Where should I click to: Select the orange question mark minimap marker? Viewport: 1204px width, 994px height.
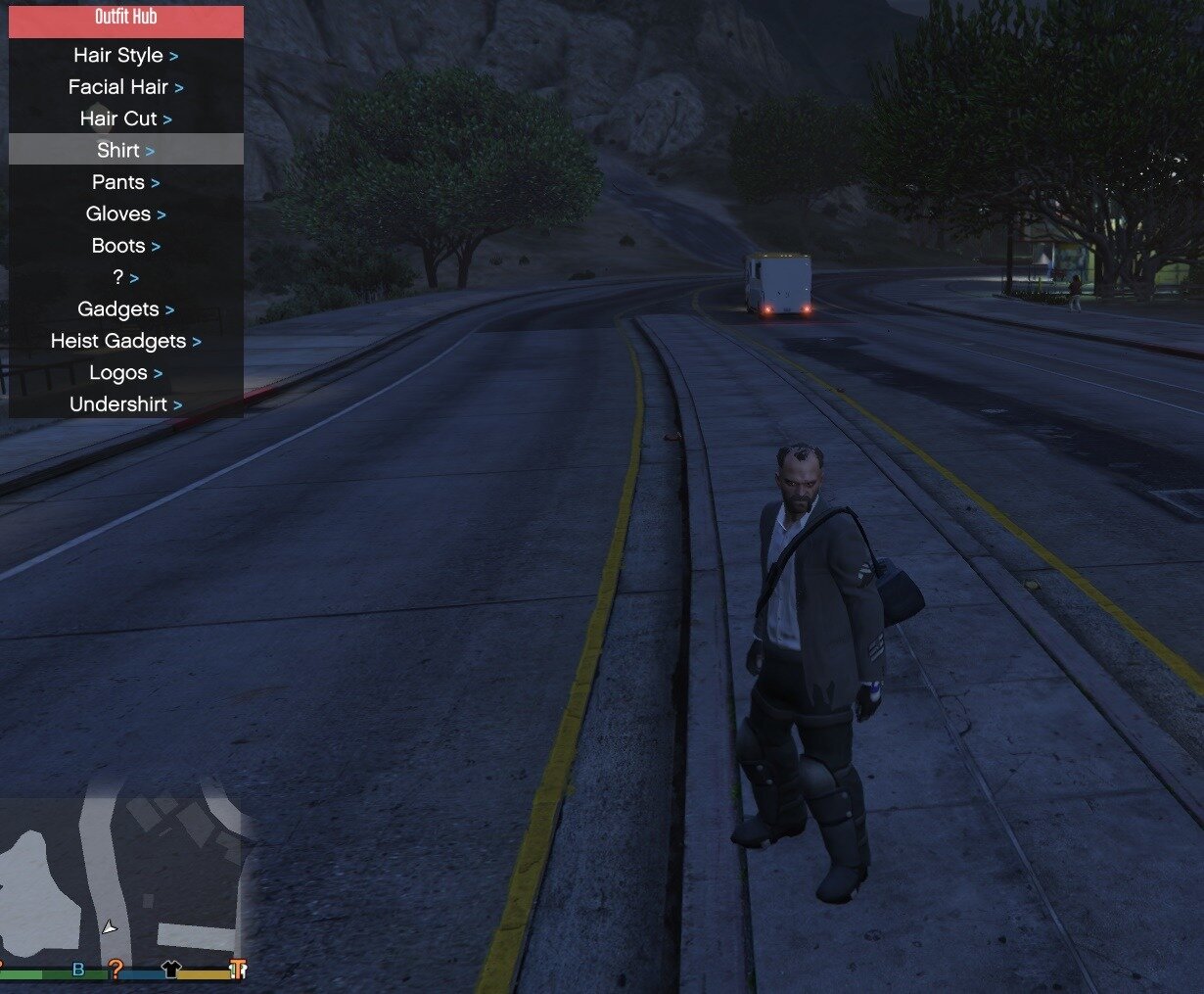pyautogui.click(x=116, y=970)
